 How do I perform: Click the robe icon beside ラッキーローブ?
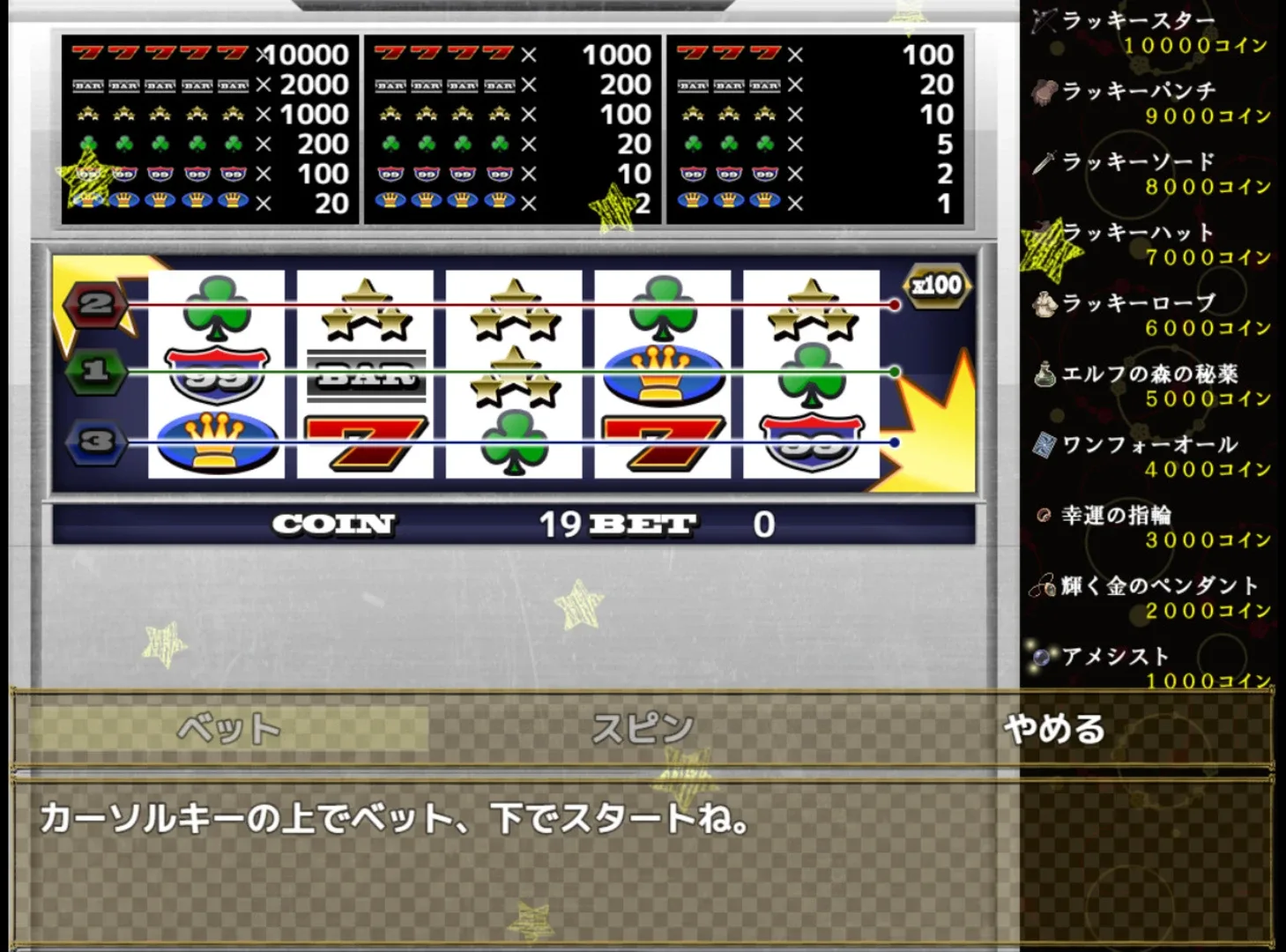tap(1044, 303)
